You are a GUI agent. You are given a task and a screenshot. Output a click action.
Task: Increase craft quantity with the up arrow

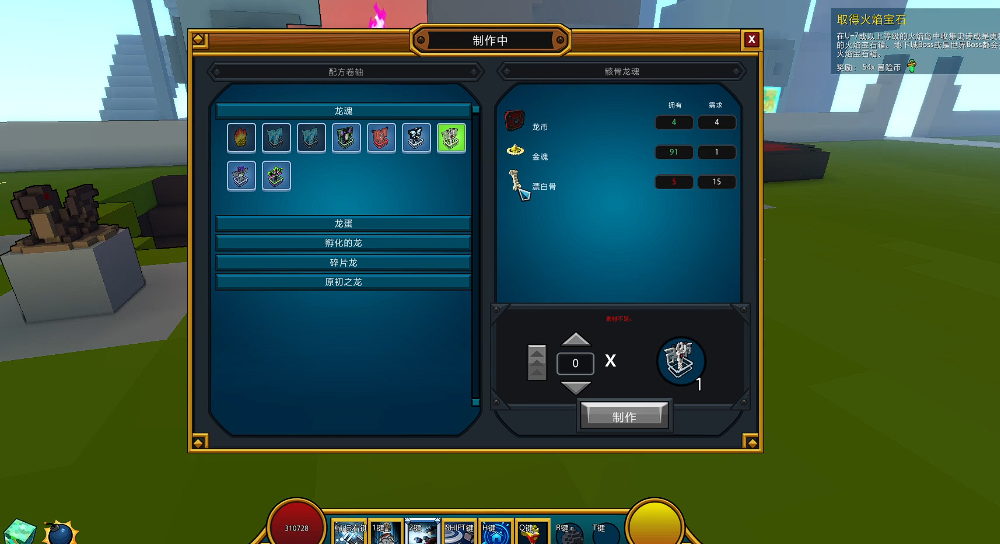[576, 340]
